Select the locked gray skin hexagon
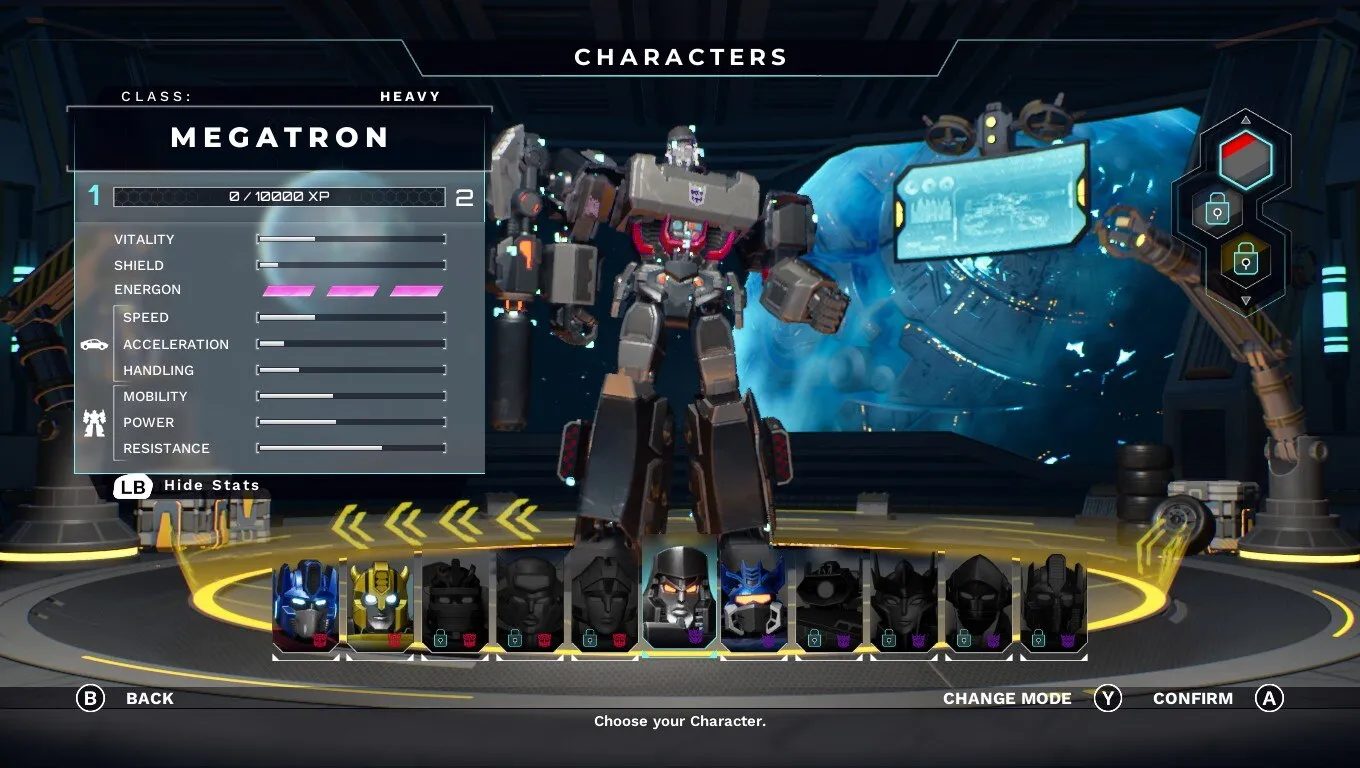This screenshot has width=1360, height=768. (x=1217, y=210)
